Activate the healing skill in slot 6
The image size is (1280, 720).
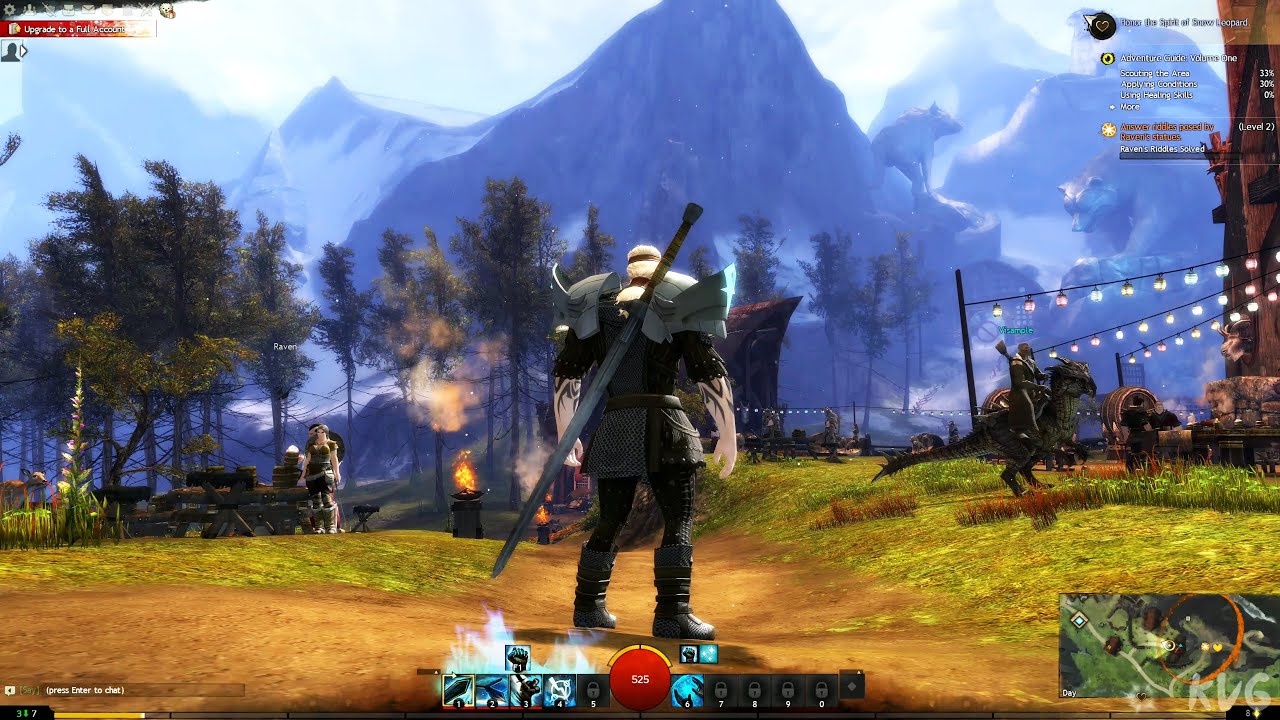(688, 688)
